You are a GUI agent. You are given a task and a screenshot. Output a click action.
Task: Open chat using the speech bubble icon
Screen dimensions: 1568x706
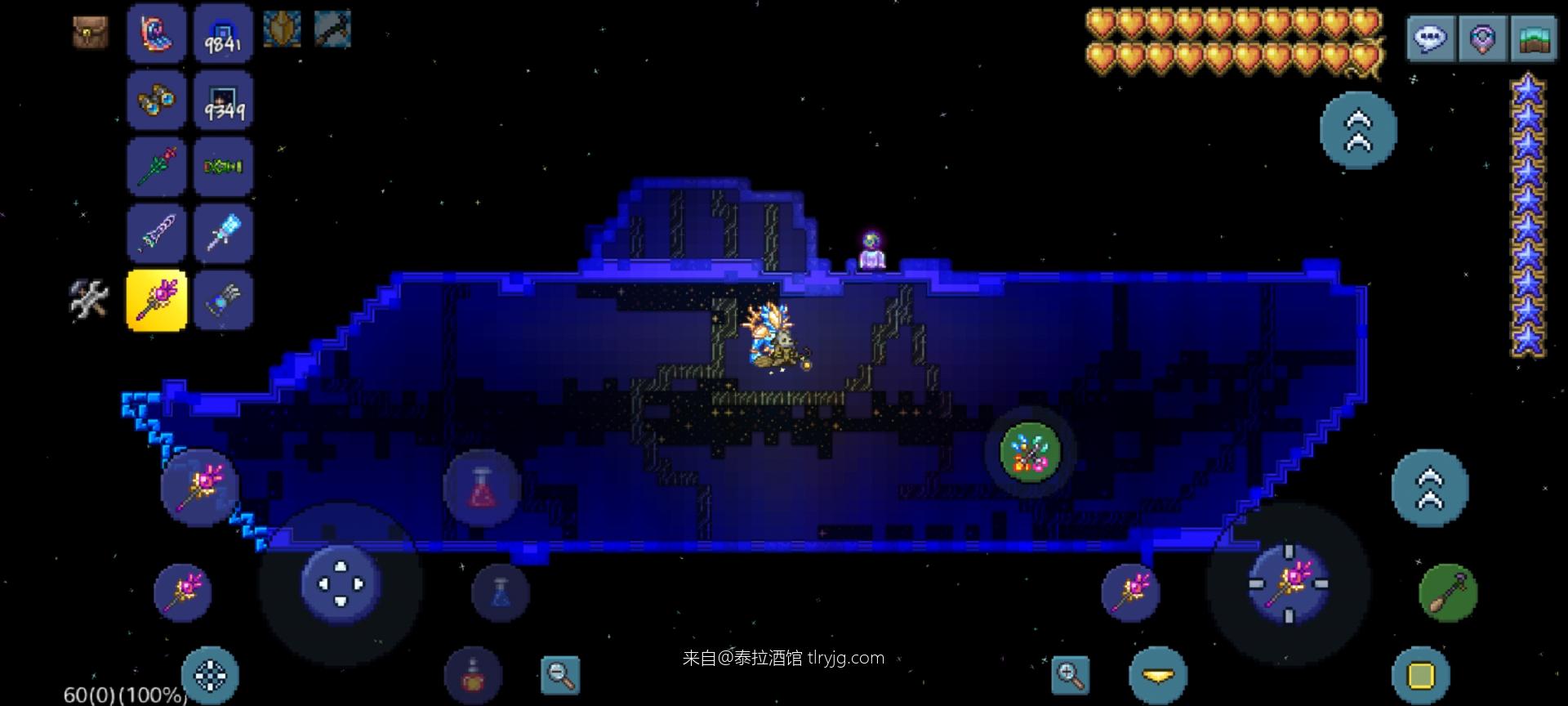[x=1431, y=37]
